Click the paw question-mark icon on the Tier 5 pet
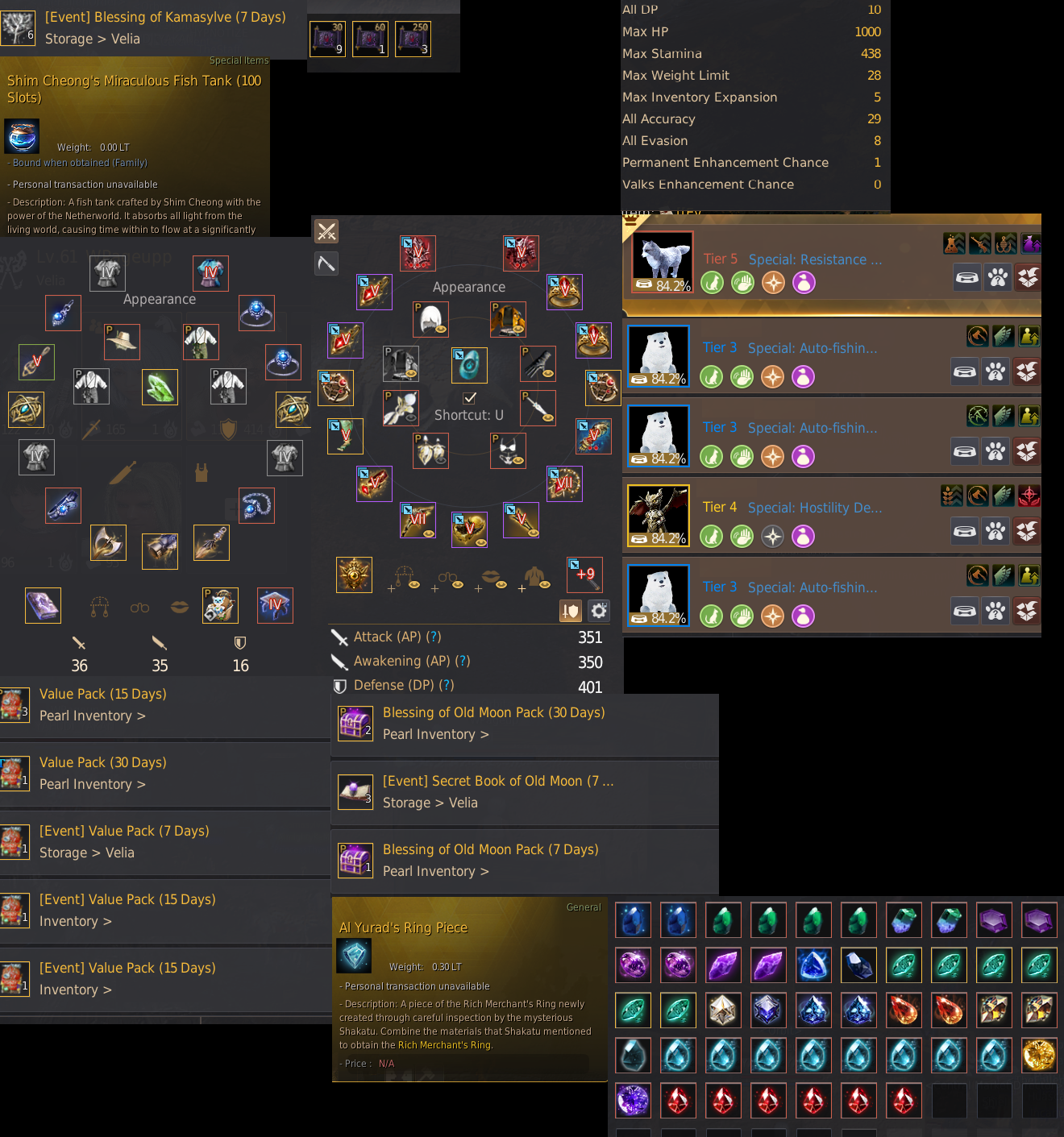The height and width of the screenshot is (1137, 1064). click(997, 277)
